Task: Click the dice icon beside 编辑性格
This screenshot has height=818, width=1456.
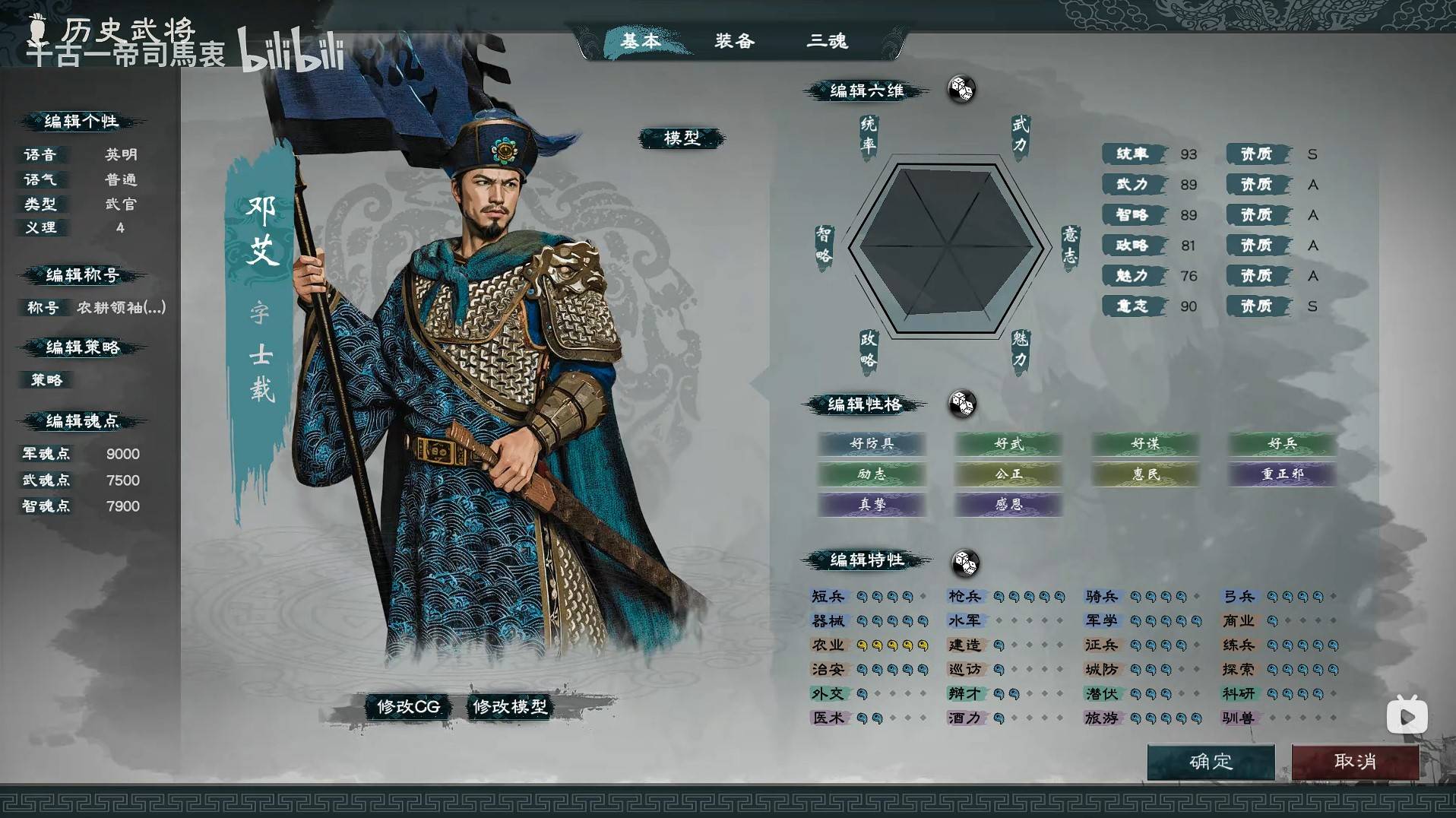Action: (x=964, y=405)
